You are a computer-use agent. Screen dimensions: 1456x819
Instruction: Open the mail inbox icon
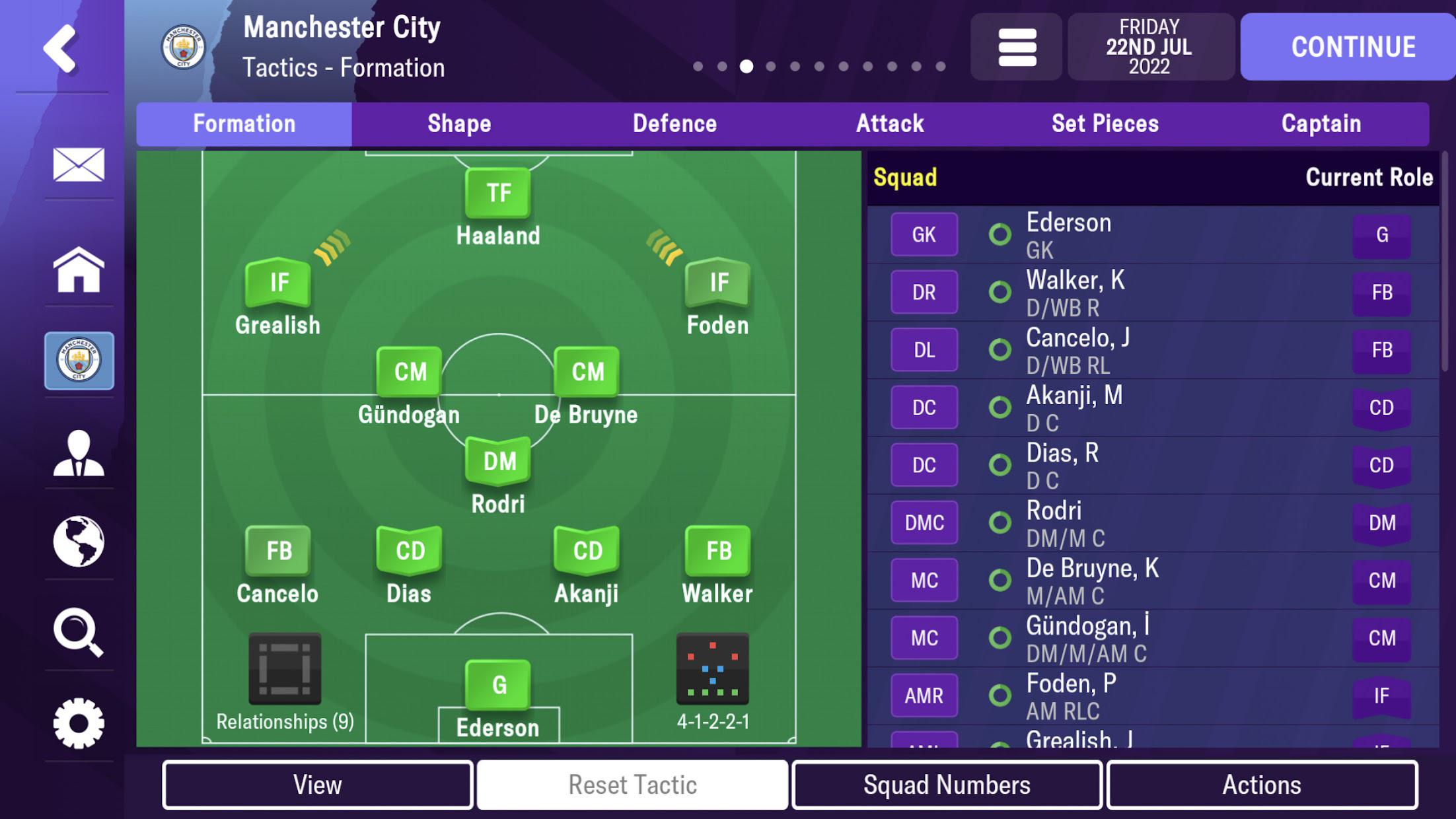pyautogui.click(x=79, y=164)
